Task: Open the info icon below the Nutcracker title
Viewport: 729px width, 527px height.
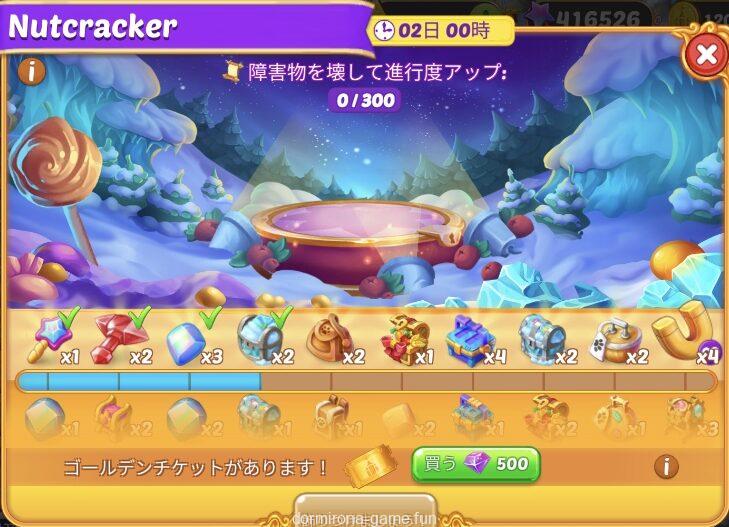Action: [32, 71]
